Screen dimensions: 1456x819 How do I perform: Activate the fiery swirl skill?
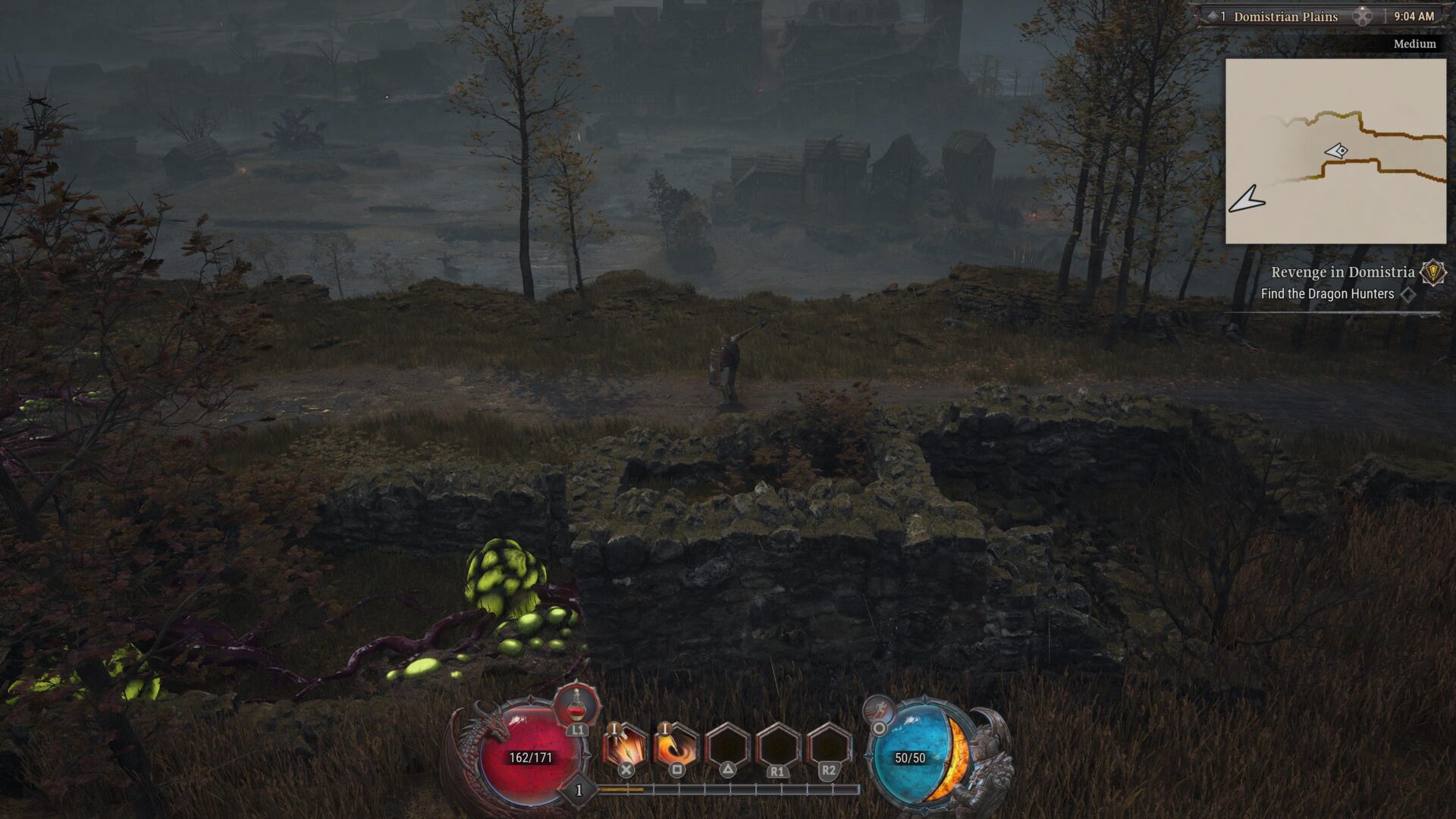tap(675, 746)
